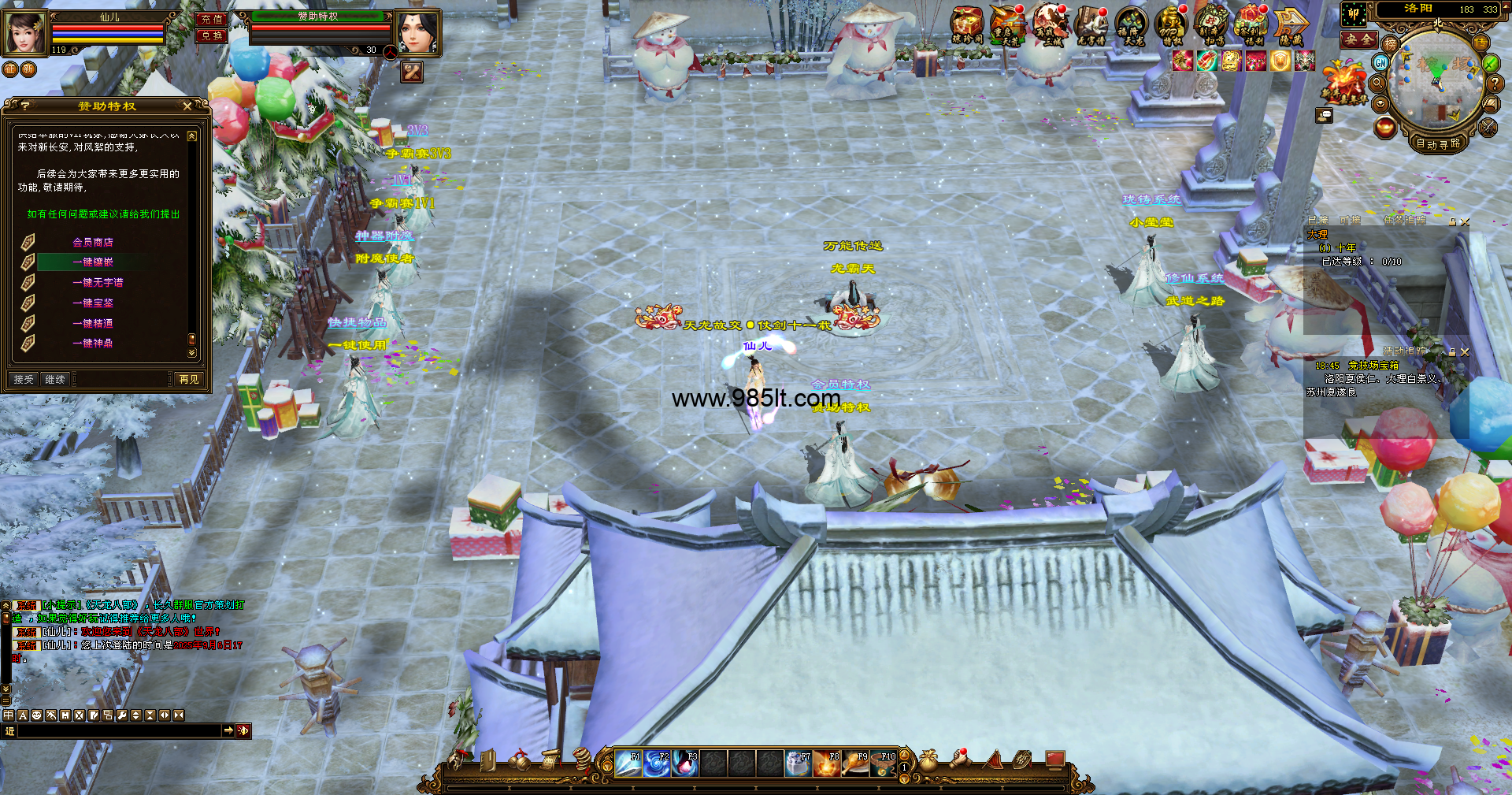Hide top icons with the 隐藏 arrow

coord(1291,25)
